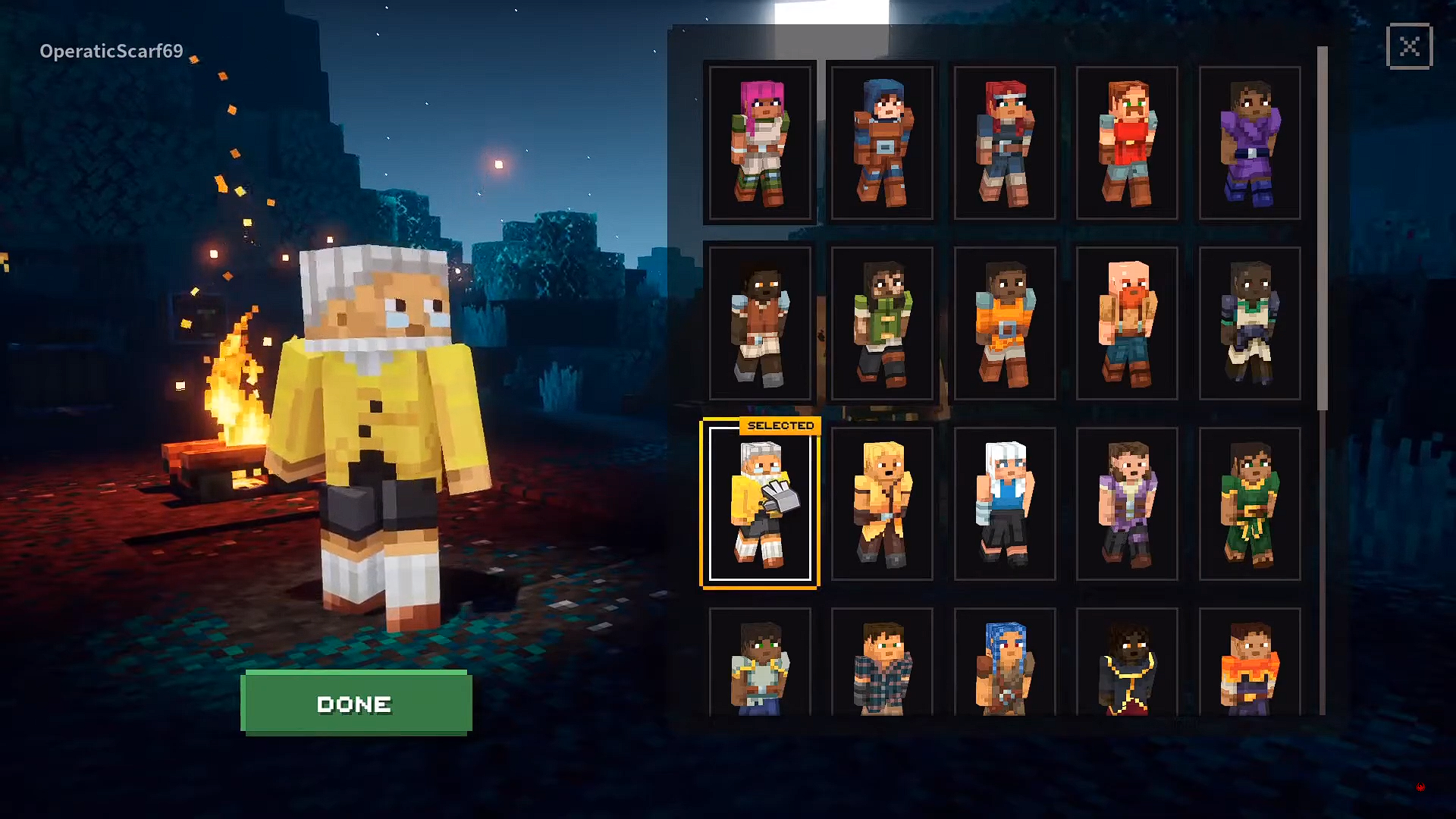Select the farmer skin with red shirt

pyautogui.click(x=1127, y=141)
